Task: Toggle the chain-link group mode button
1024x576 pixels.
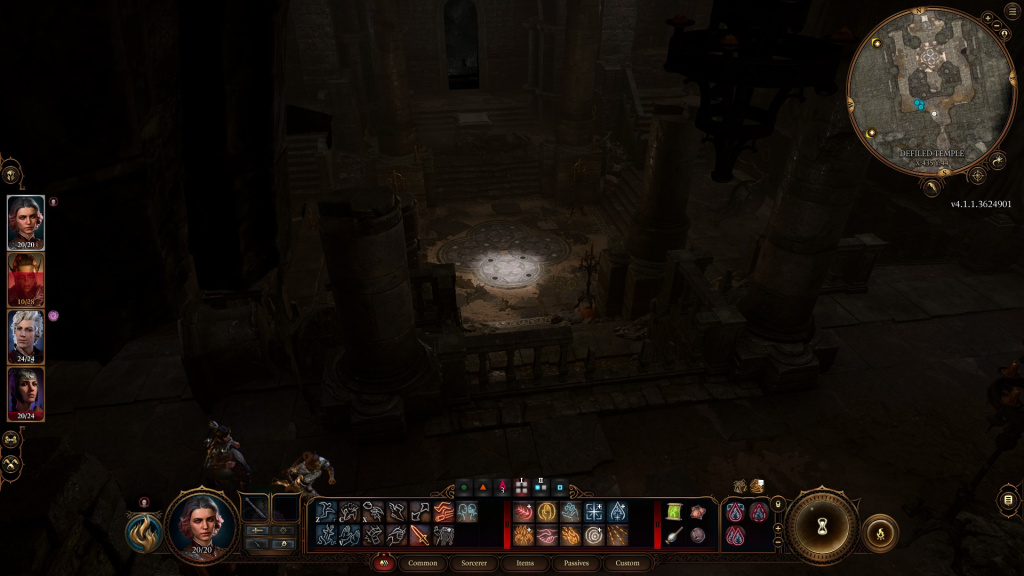Action: point(12,439)
